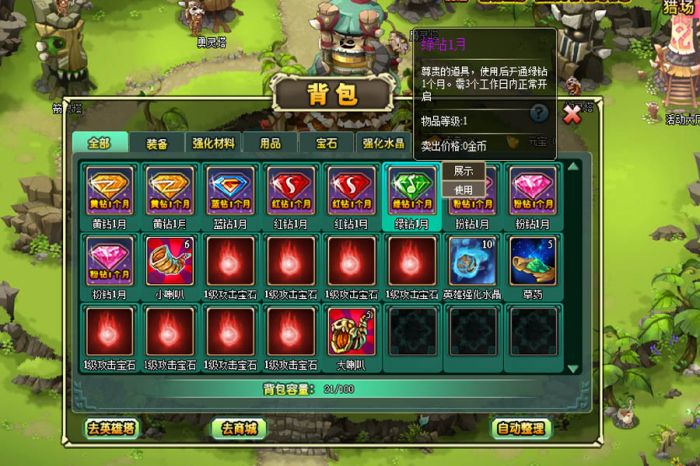The image size is (700, 466).
Task: Choose 使用 in the item popup menu
Action: pyautogui.click(x=463, y=189)
